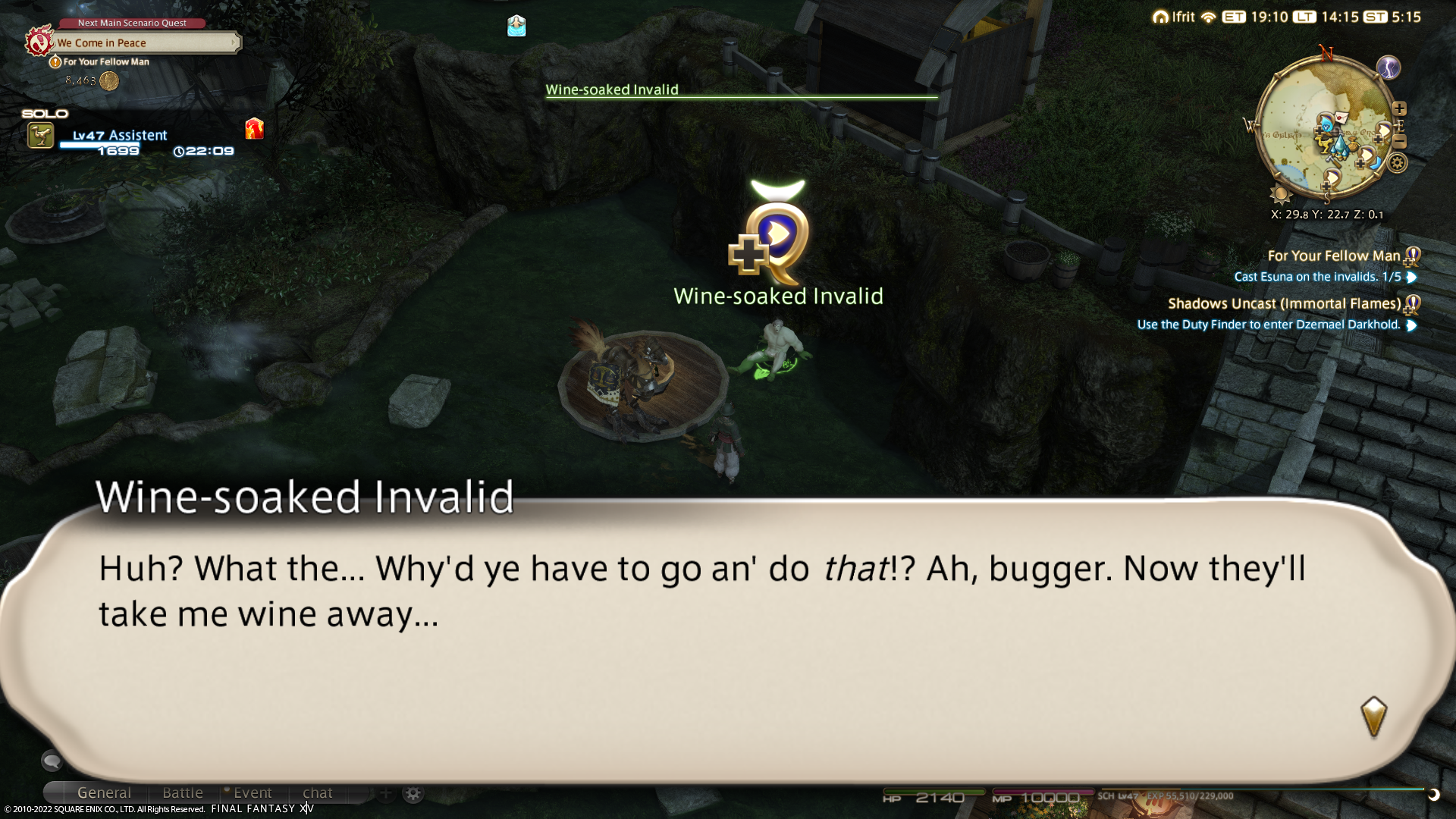
Task: Open minimap settings gear
Action: click(1398, 163)
